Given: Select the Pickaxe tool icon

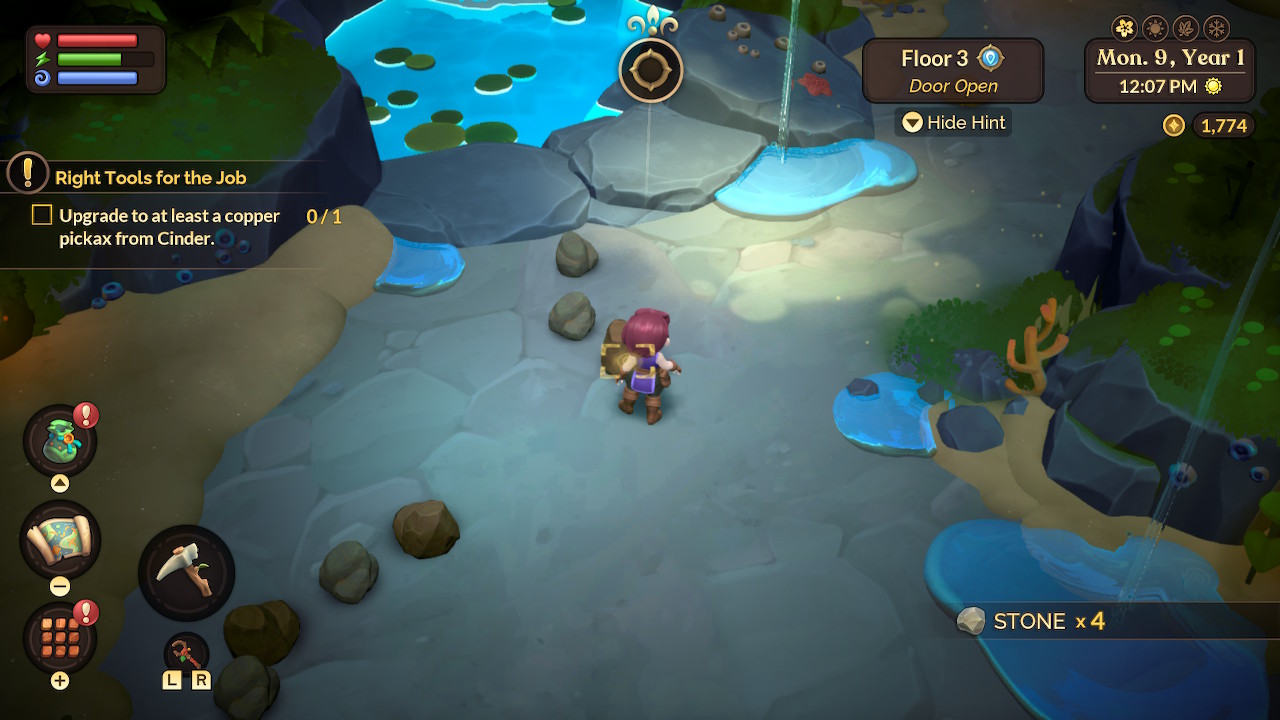Looking at the screenshot, I should (186, 572).
